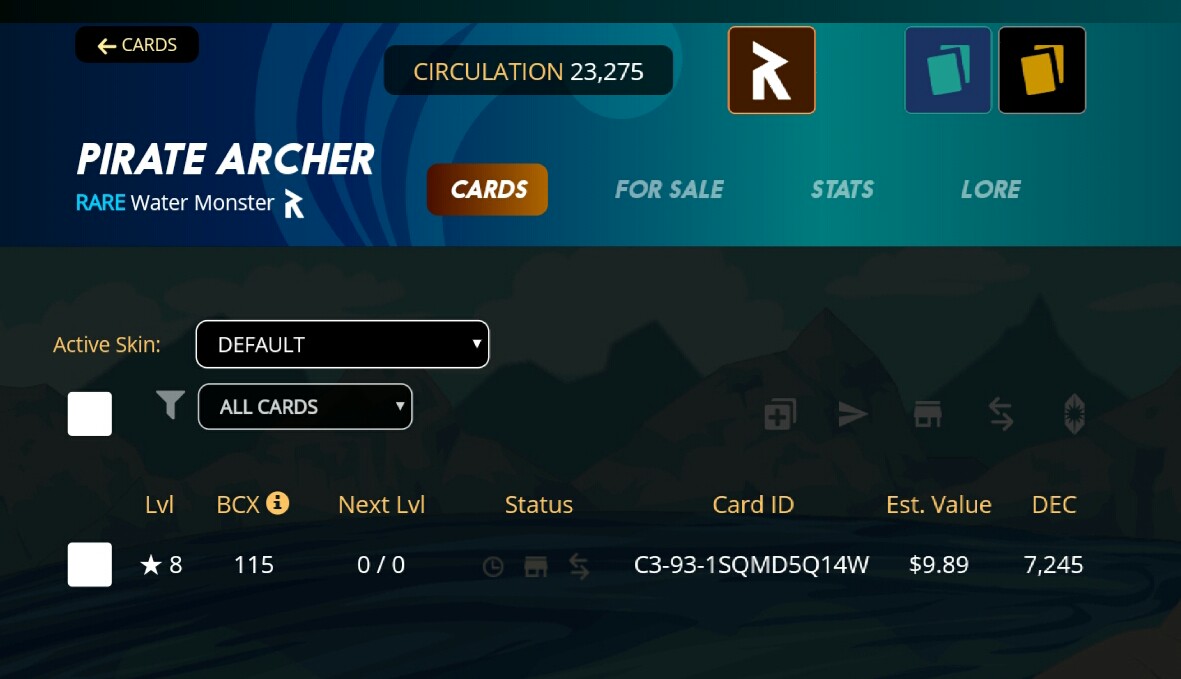Open the All Cards filter dropdown
1181x679 pixels.
point(305,407)
